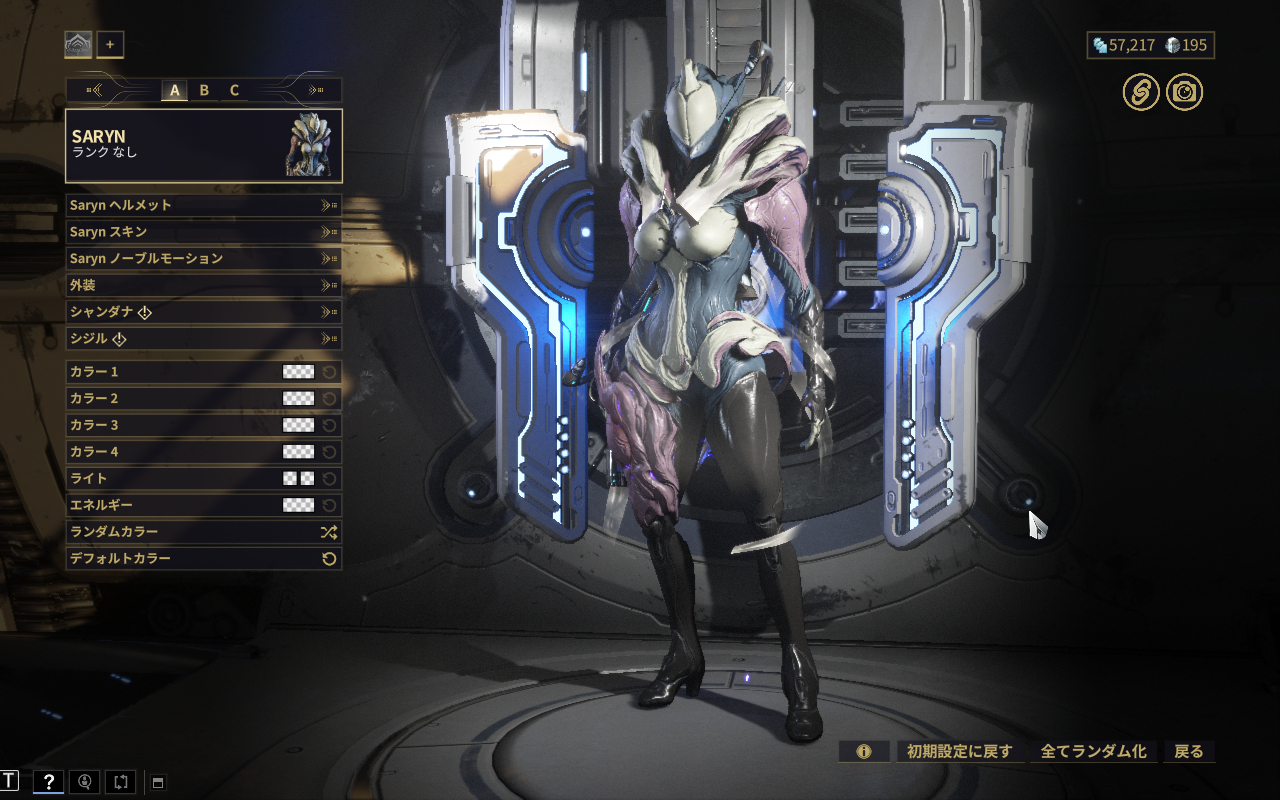The width and height of the screenshot is (1280, 800).
Task: Randomize everything with 全てランダム化
Action: tap(1093, 751)
